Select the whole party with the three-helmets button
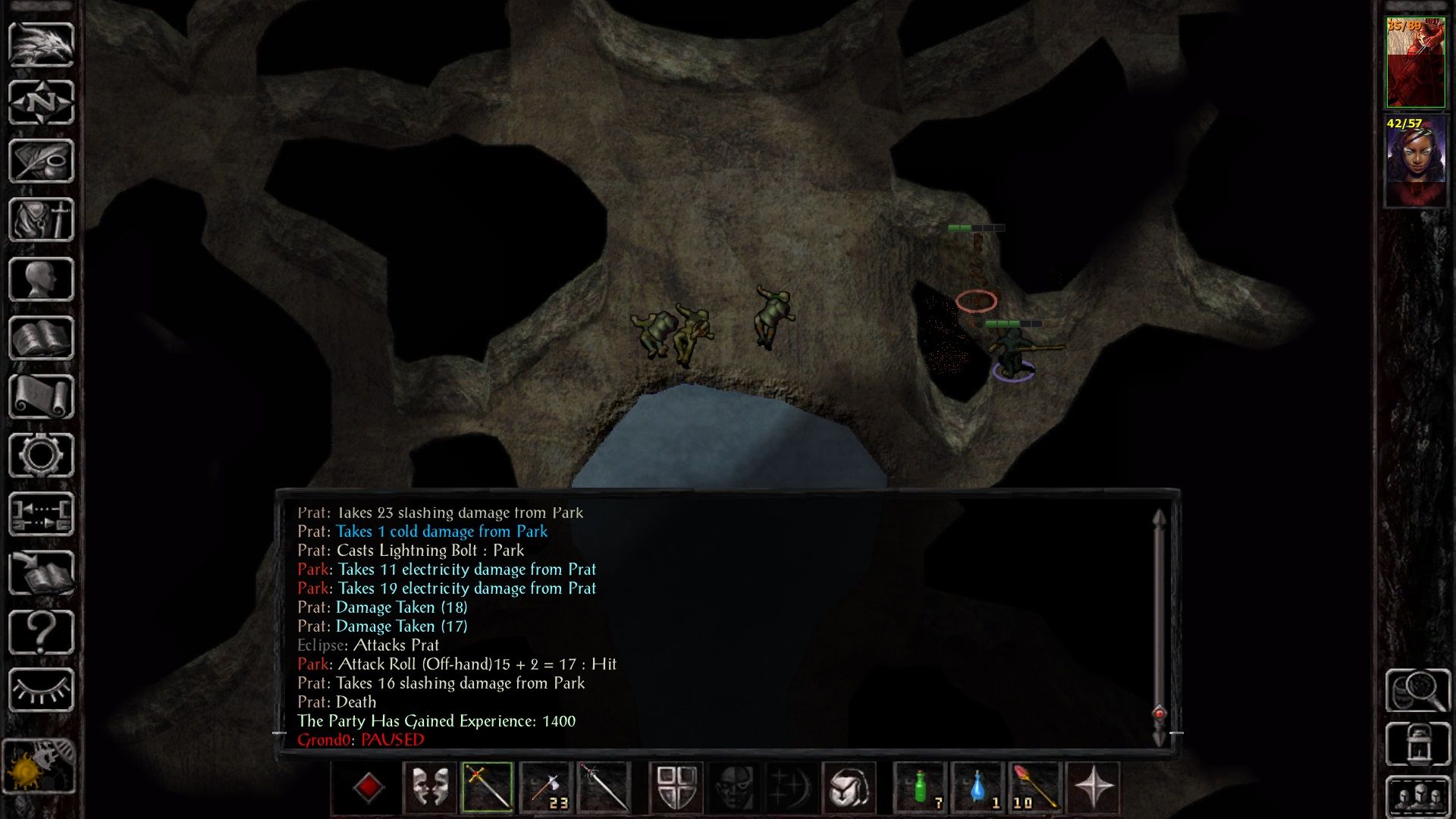The image size is (1456, 819). 1418,796
